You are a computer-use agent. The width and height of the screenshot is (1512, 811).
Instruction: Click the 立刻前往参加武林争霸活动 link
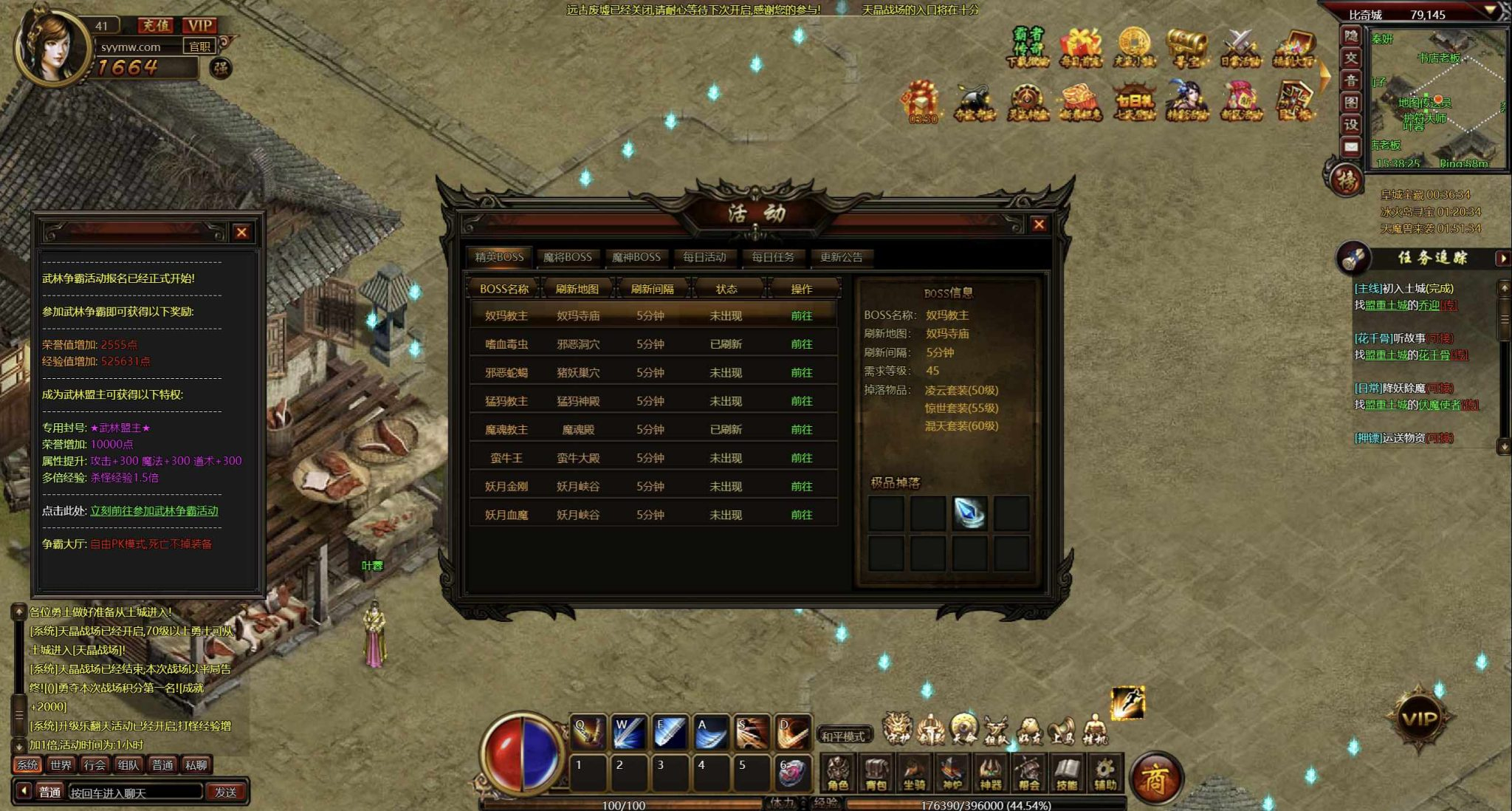(x=154, y=511)
